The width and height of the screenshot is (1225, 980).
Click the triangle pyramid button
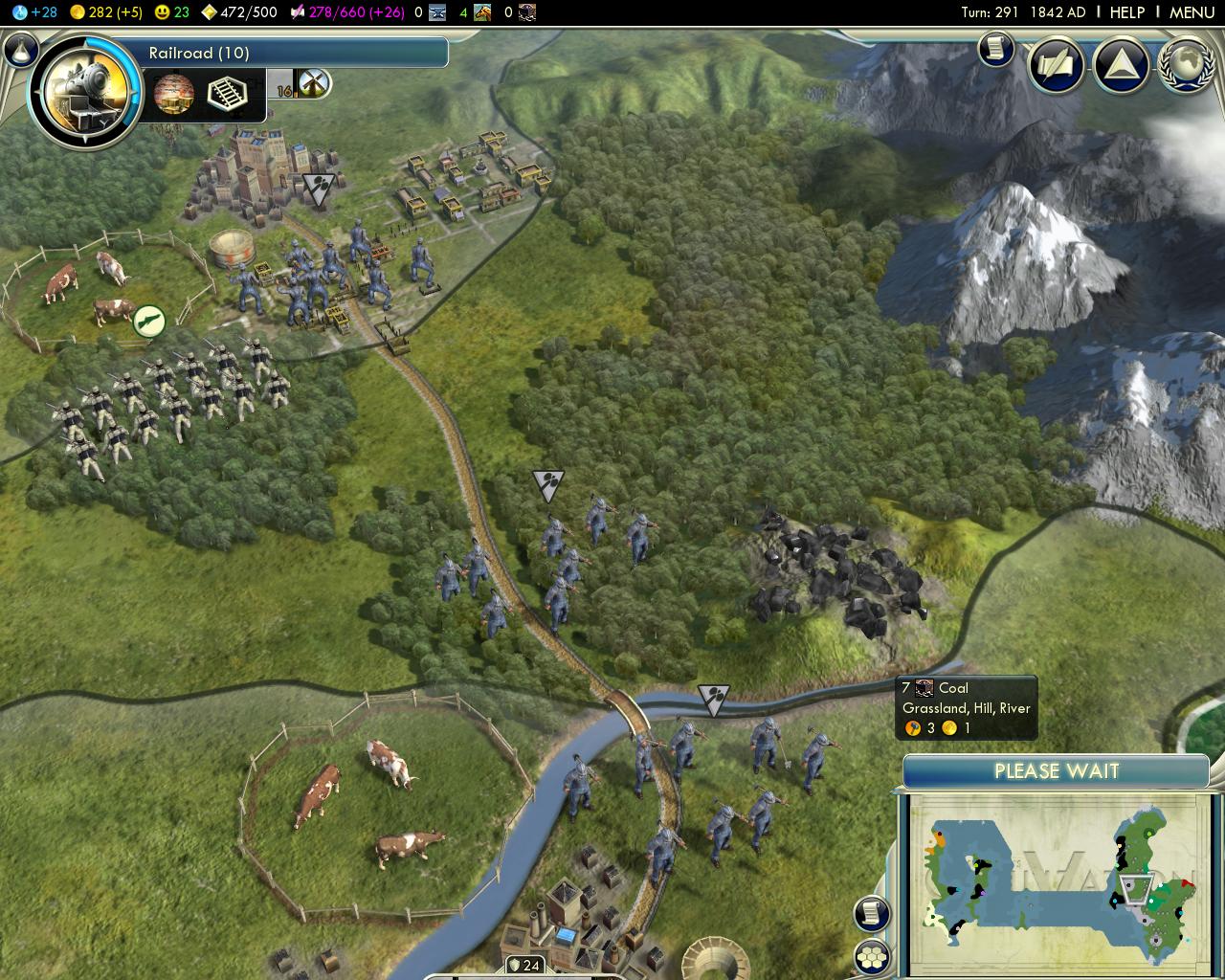pos(1121,65)
